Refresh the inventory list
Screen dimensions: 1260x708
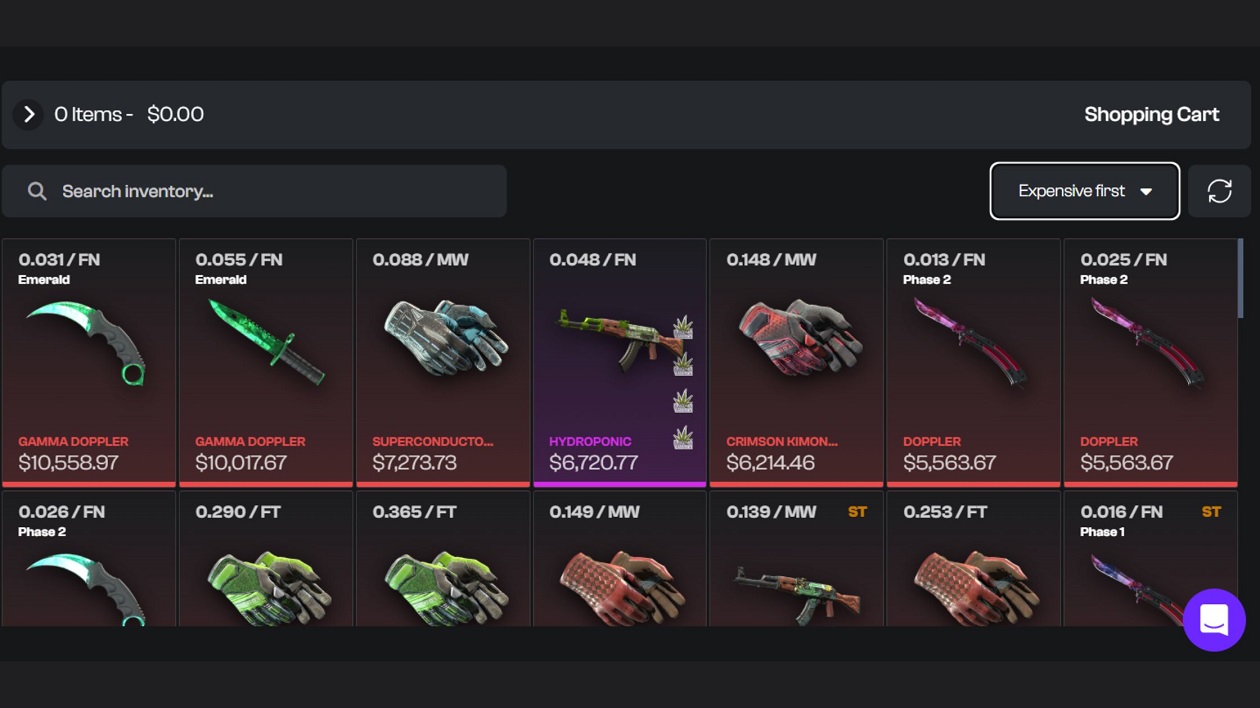point(1219,191)
